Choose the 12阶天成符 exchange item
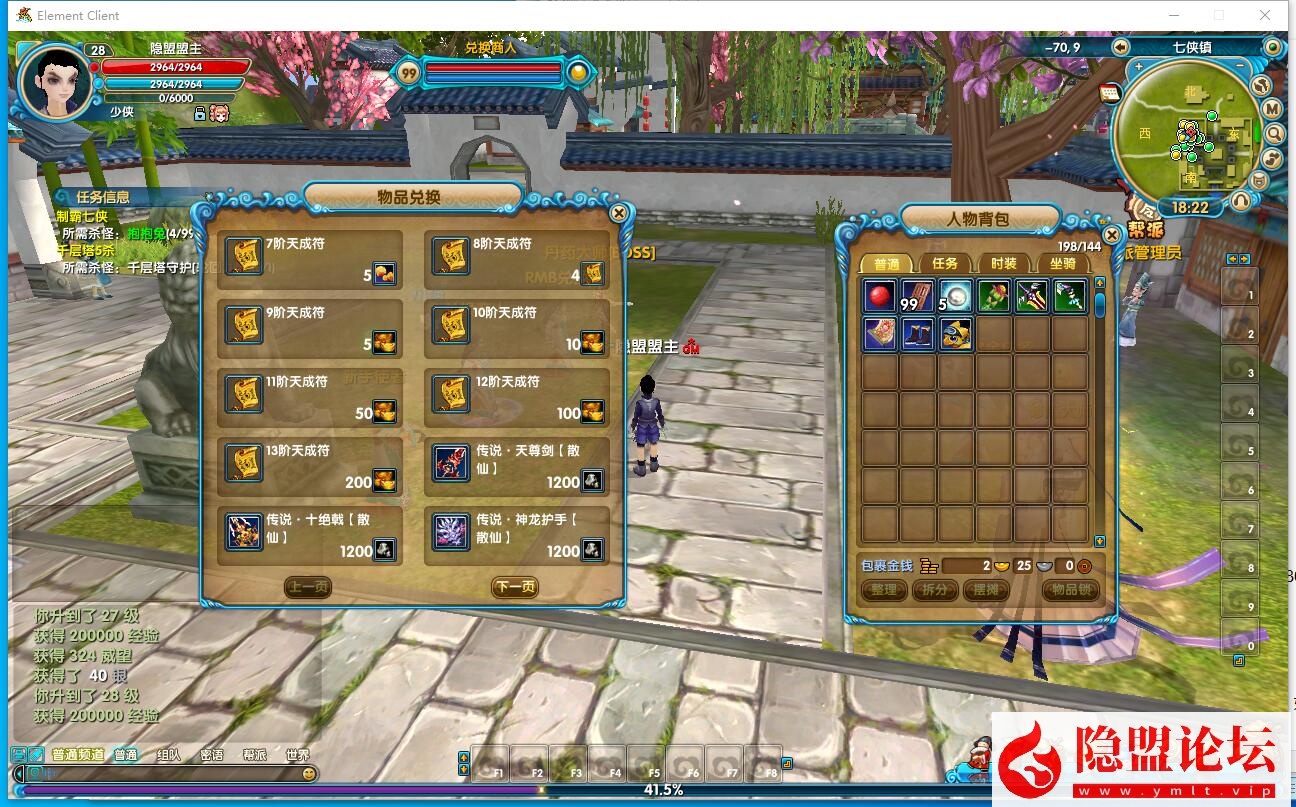Viewport: 1296px width, 807px height. tap(517, 397)
